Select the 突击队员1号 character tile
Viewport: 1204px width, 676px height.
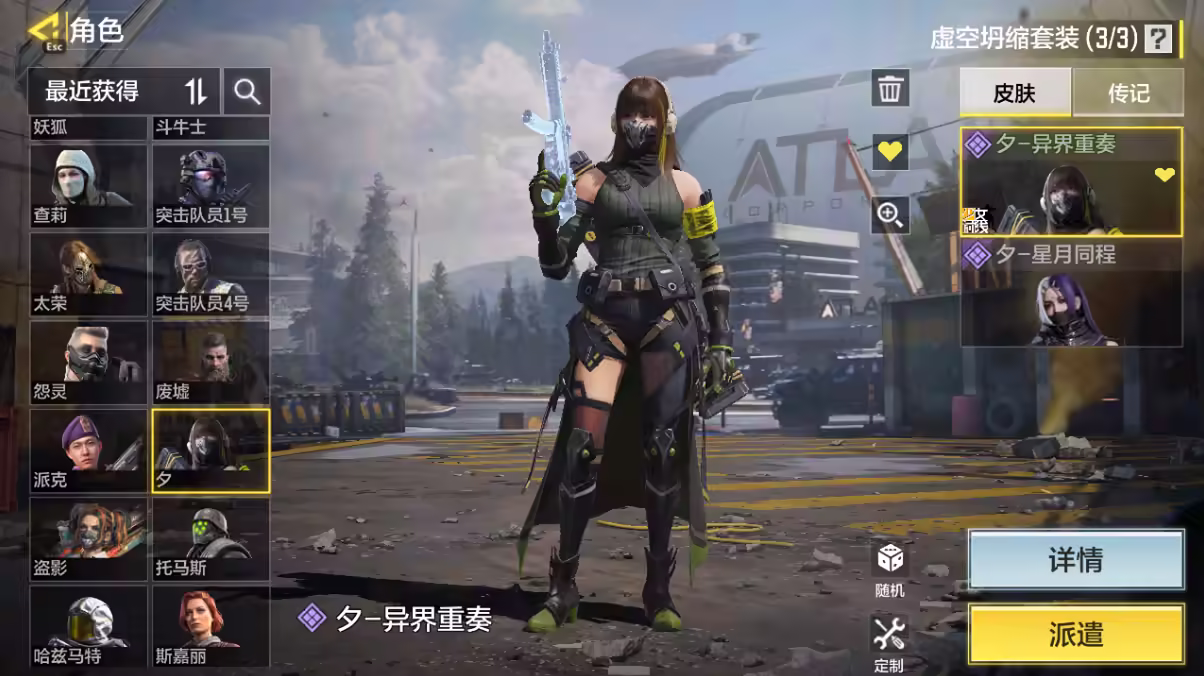[210, 186]
